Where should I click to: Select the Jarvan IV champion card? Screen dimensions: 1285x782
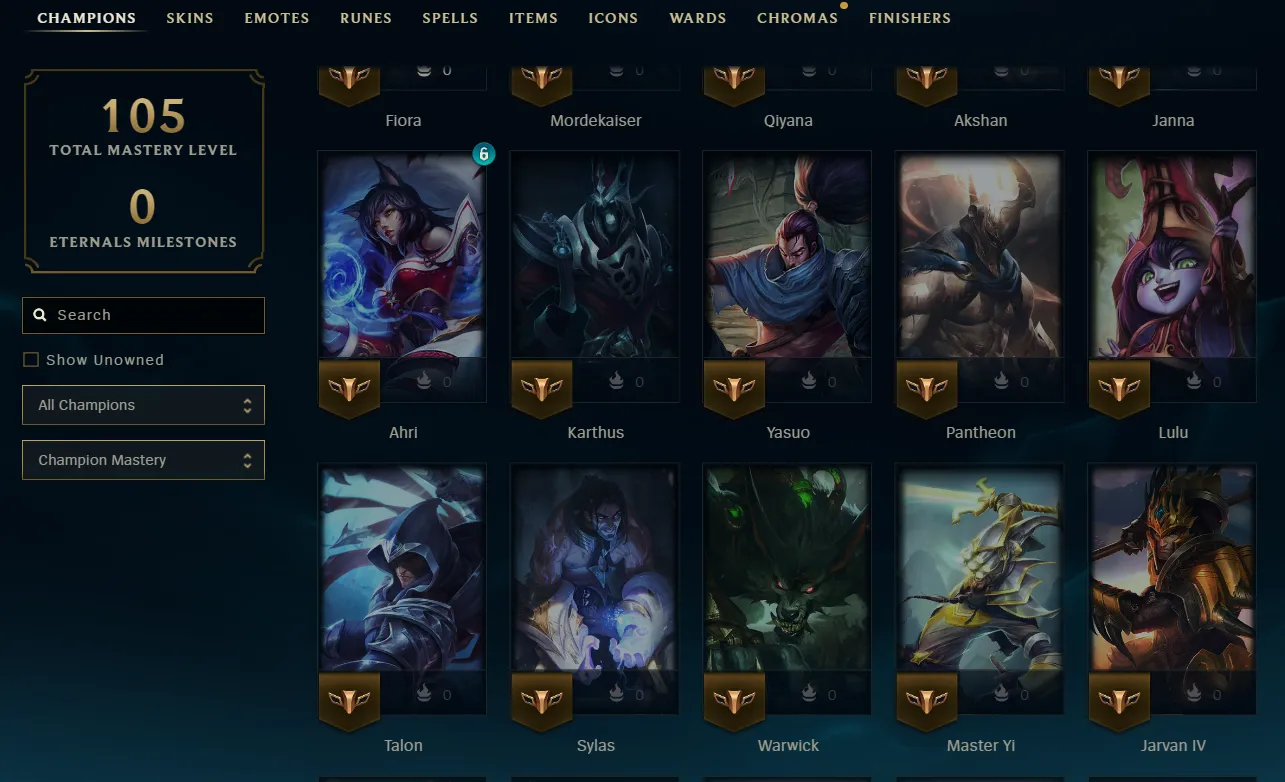tap(1172, 568)
